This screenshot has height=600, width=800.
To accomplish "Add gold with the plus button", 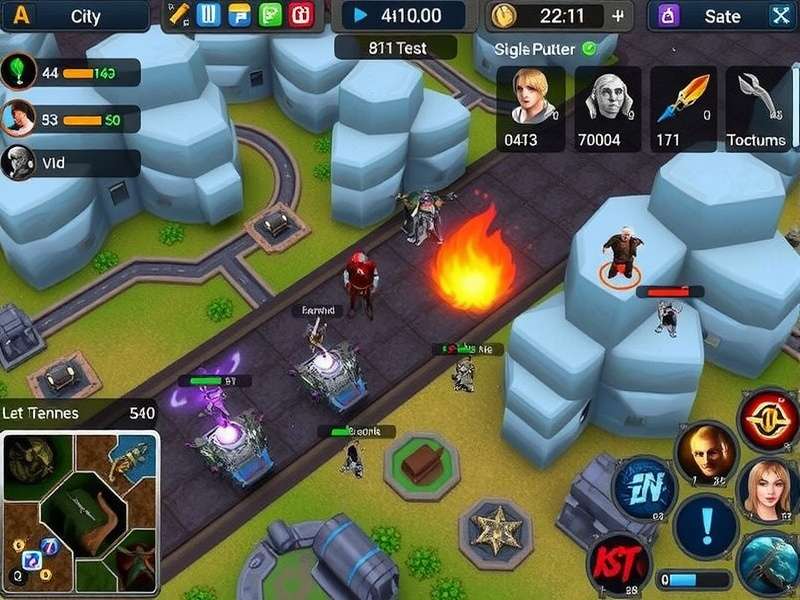I will click(618, 16).
